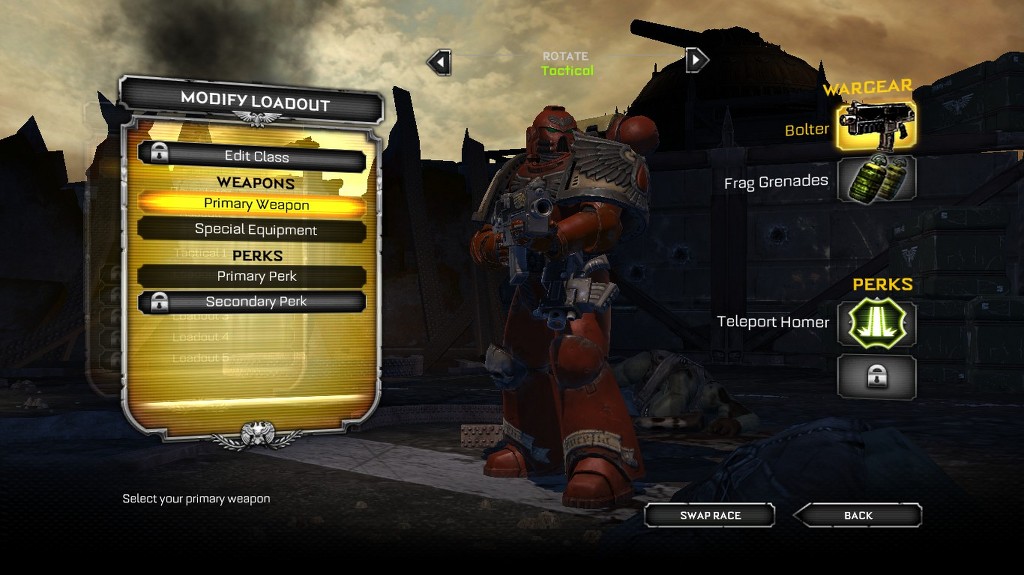Click the locked perk slot icon

tap(876, 376)
